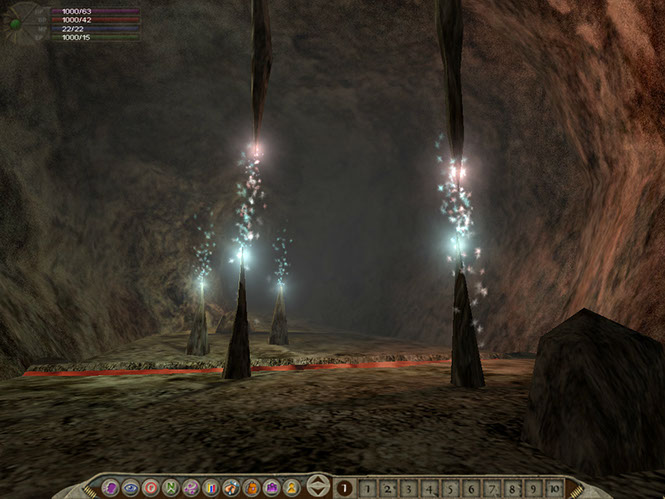Click the yellow person figure icon
This screenshot has width=665, height=499.
[x=289, y=488]
